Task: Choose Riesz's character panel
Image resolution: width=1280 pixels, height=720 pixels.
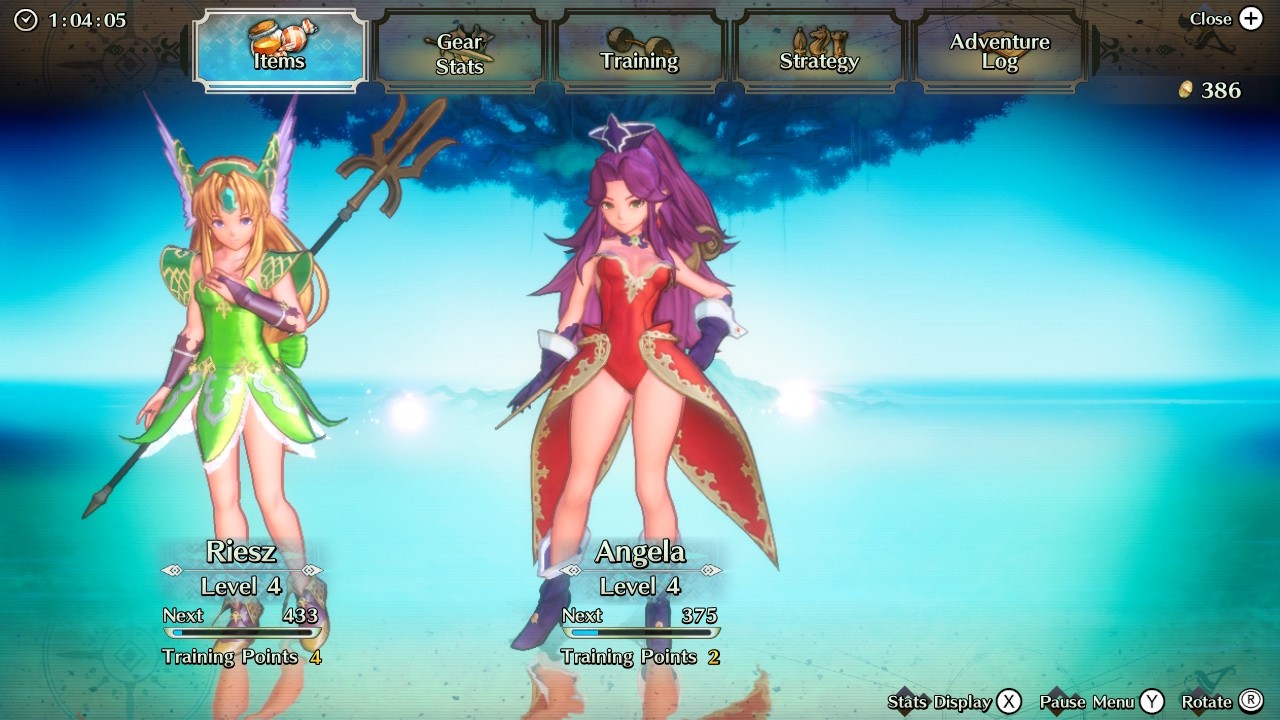Action: [x=241, y=600]
